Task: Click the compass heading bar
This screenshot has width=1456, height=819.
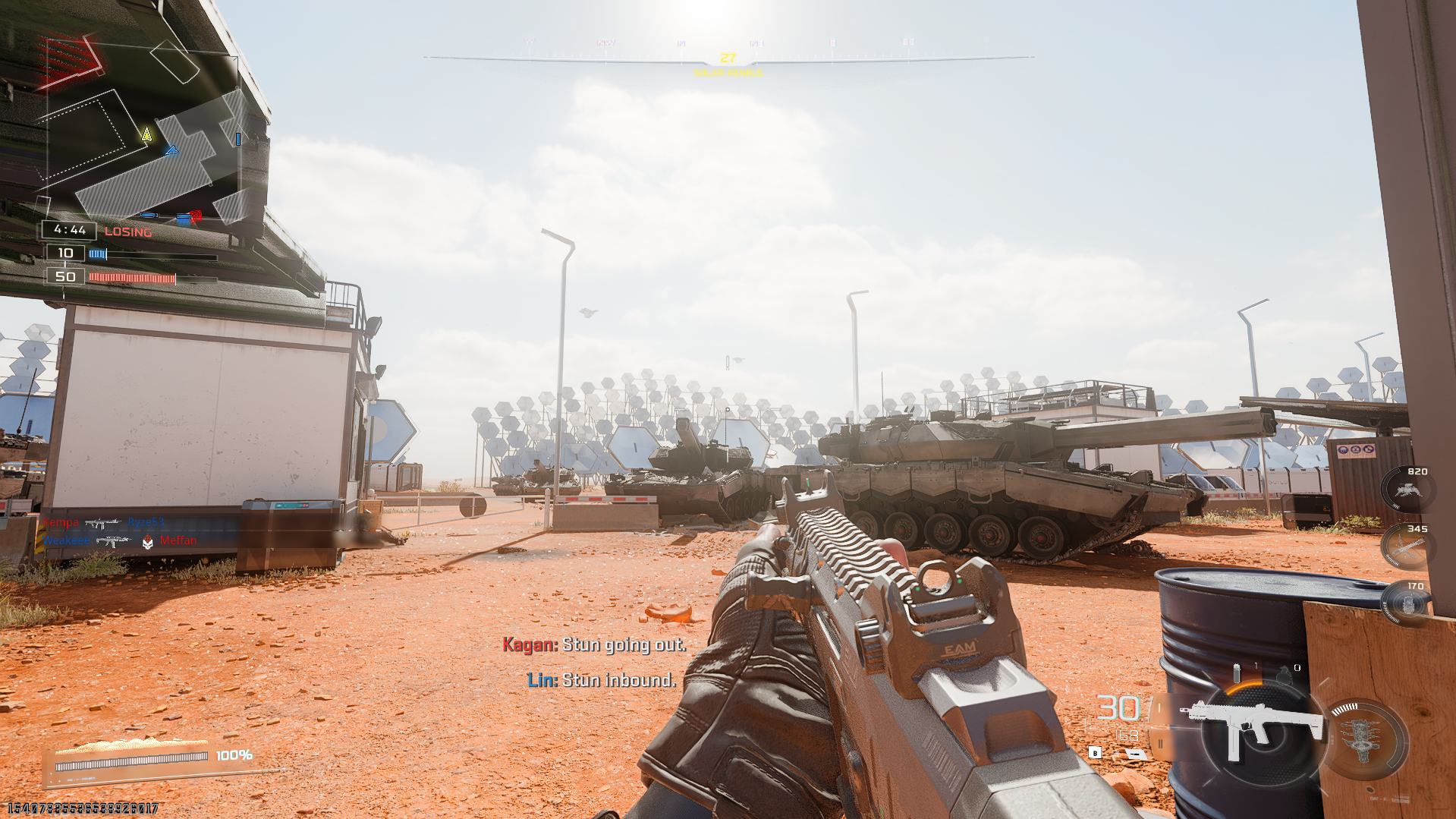Action: [x=728, y=57]
